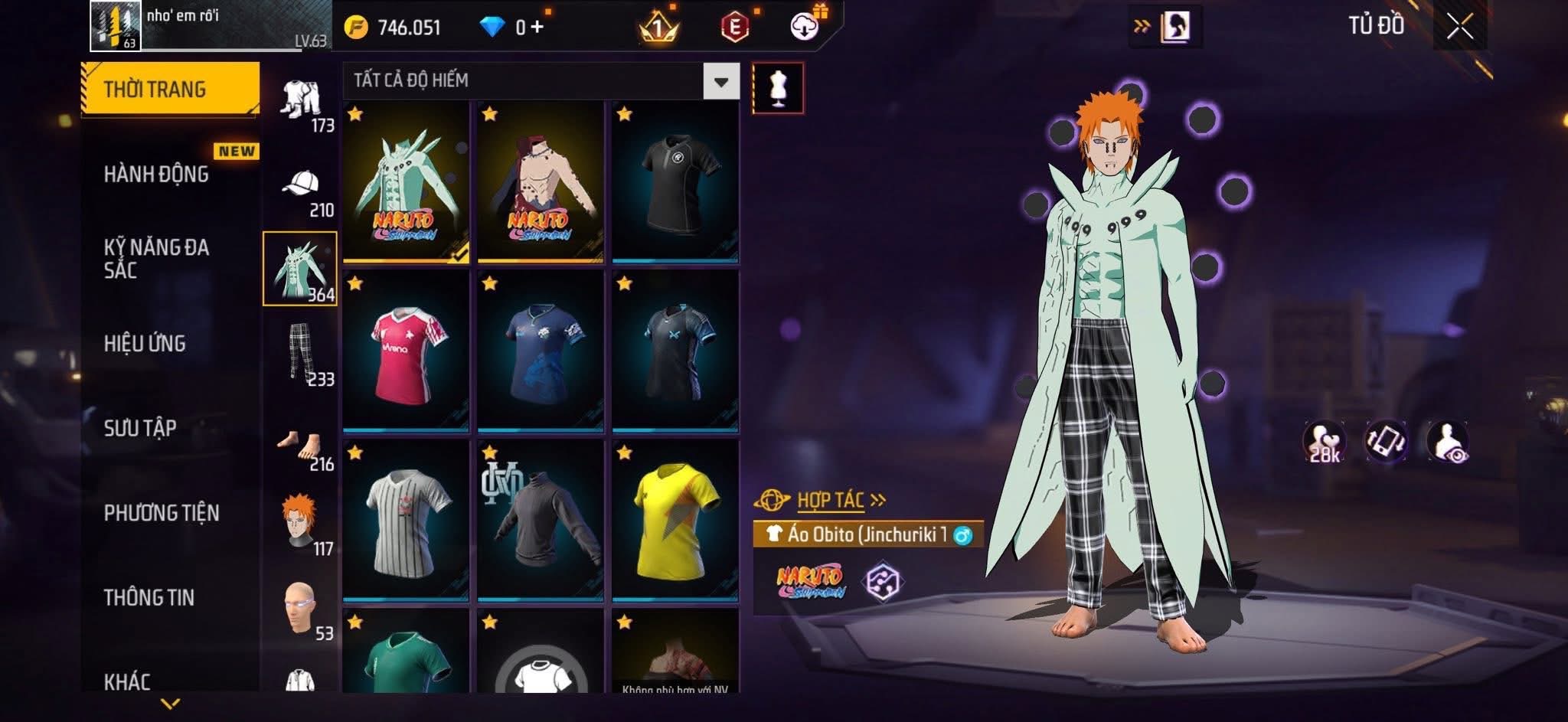Expand the Tất Cả Độ Hiếm rarity dropdown
The height and width of the screenshot is (722, 1568).
[x=720, y=81]
